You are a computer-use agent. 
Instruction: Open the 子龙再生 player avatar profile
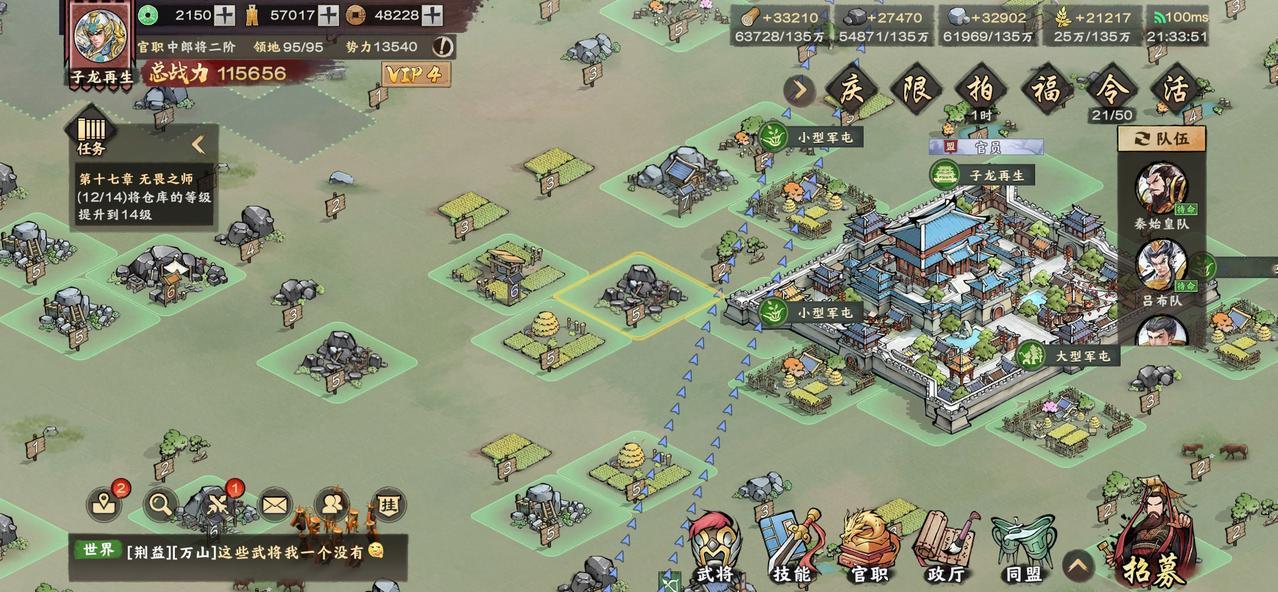point(101,37)
